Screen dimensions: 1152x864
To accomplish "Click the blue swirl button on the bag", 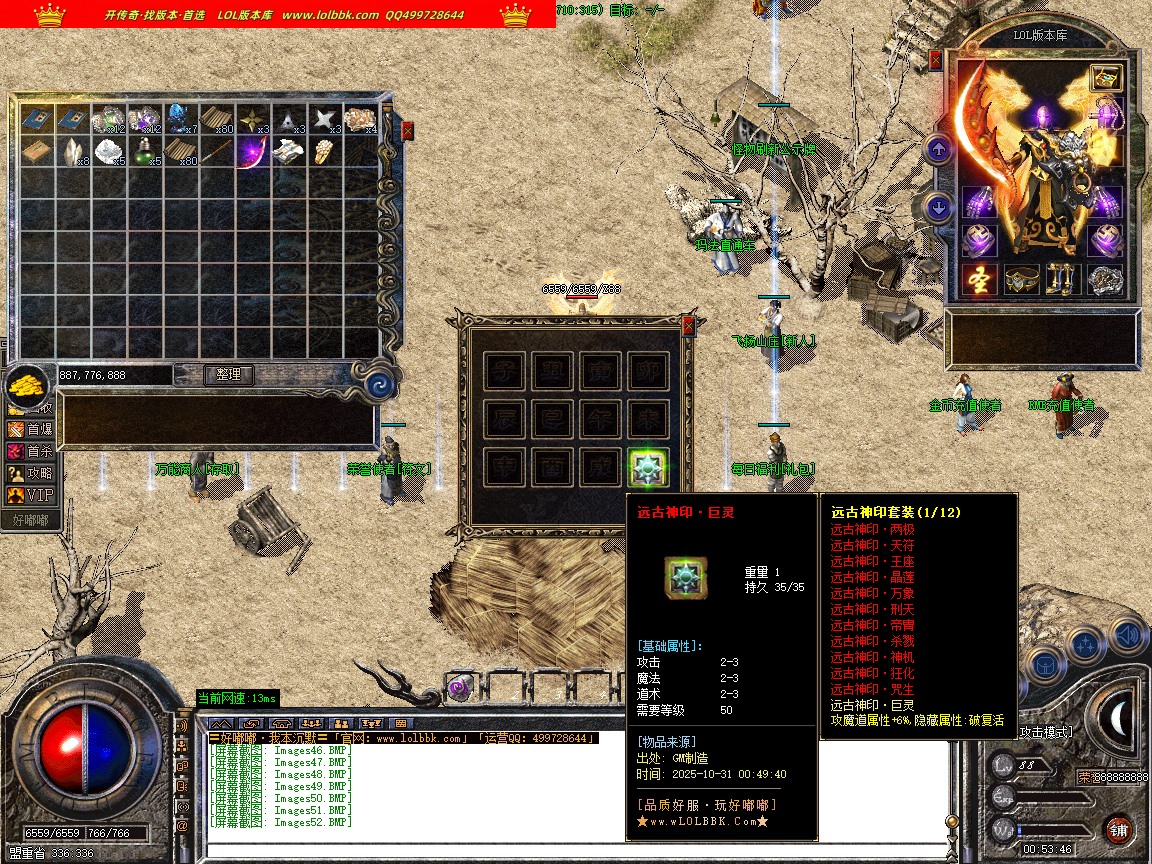I will tap(379, 384).
